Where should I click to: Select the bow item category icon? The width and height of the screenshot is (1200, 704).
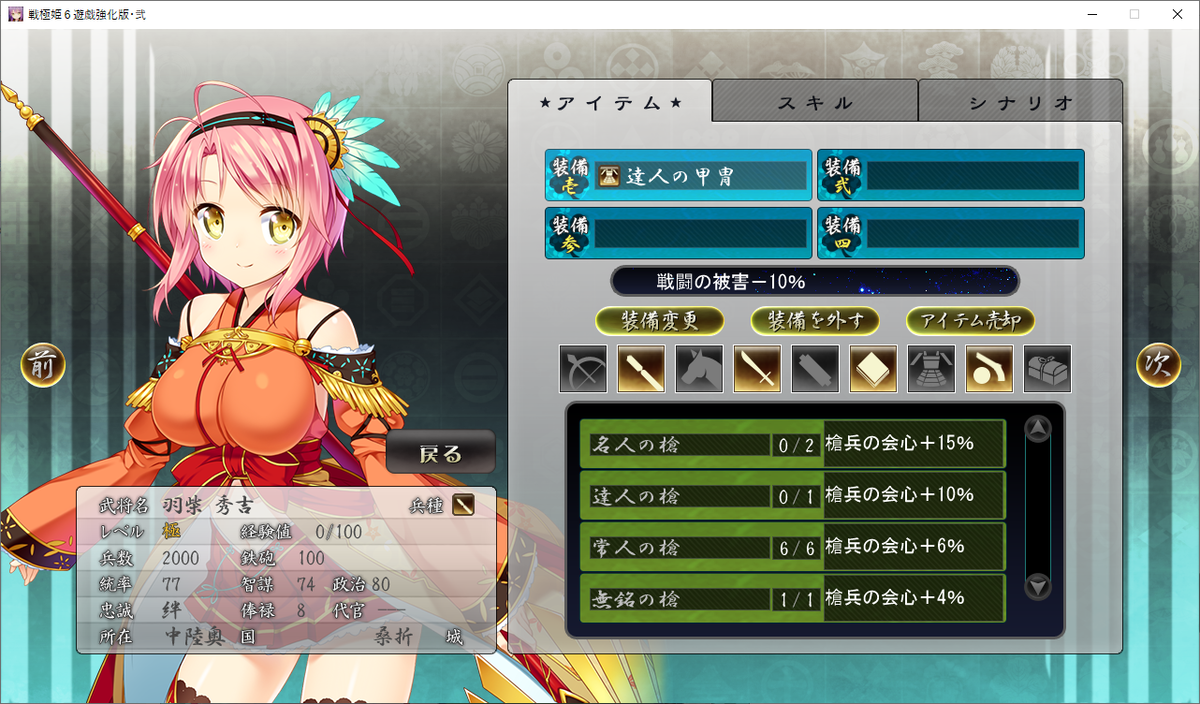(583, 369)
